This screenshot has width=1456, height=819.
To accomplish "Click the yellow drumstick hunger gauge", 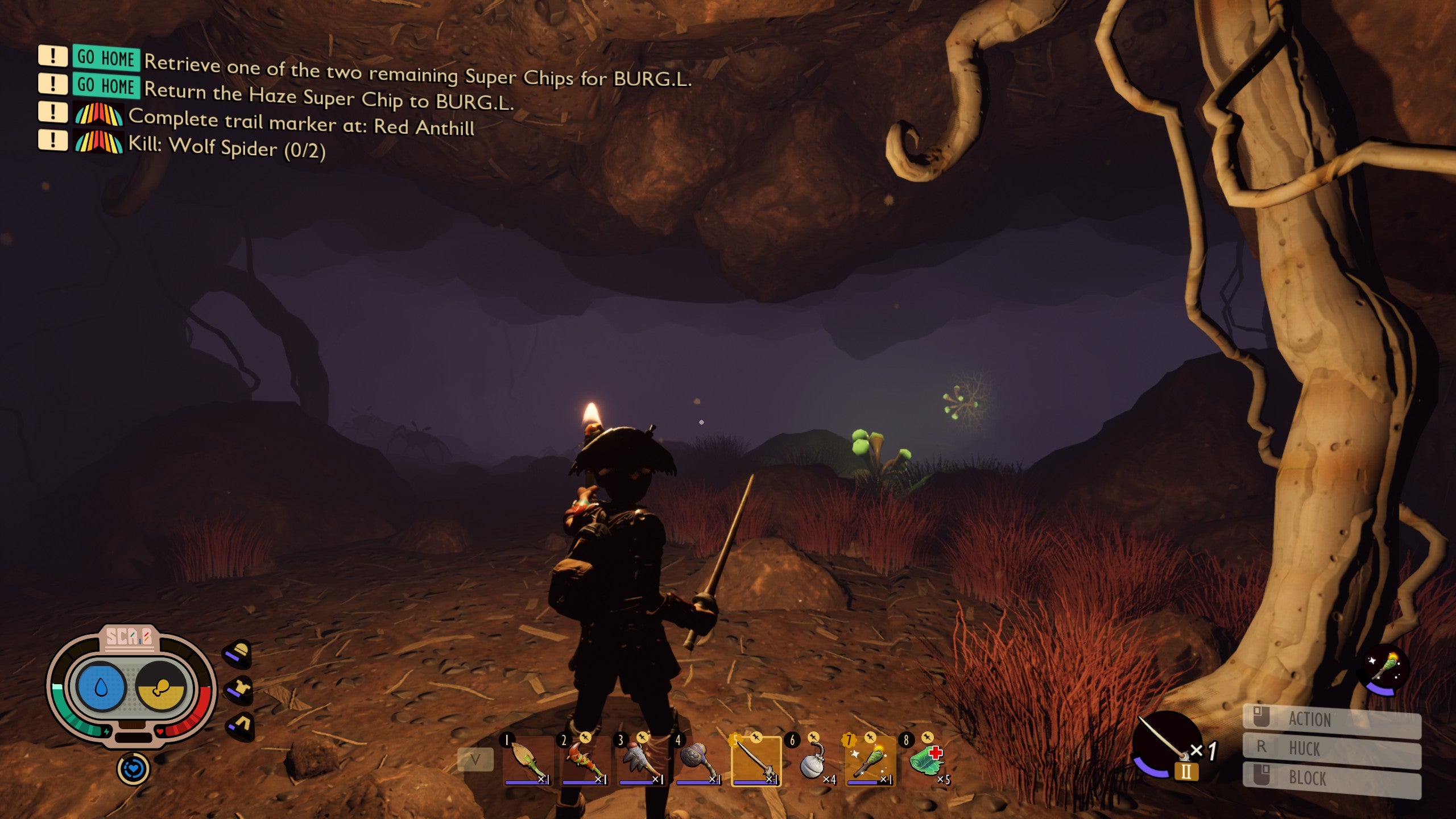I will click(x=162, y=687).
